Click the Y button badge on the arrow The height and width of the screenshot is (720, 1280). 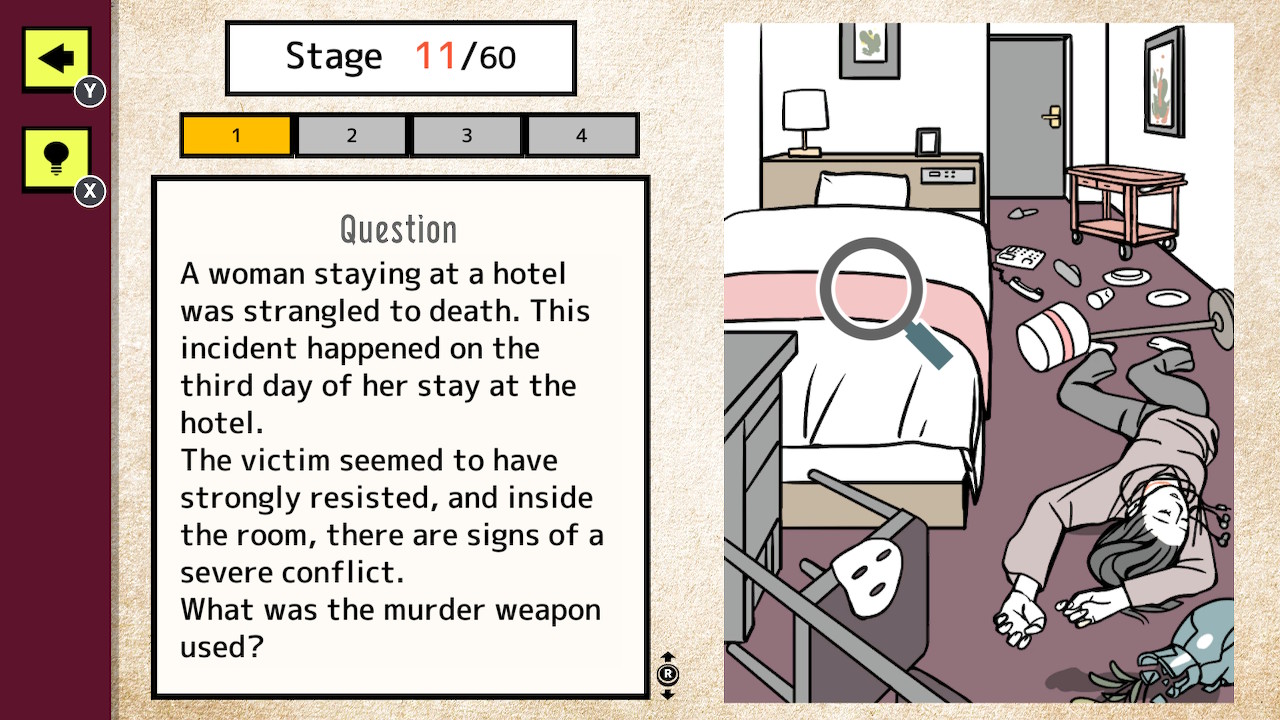[x=89, y=90]
